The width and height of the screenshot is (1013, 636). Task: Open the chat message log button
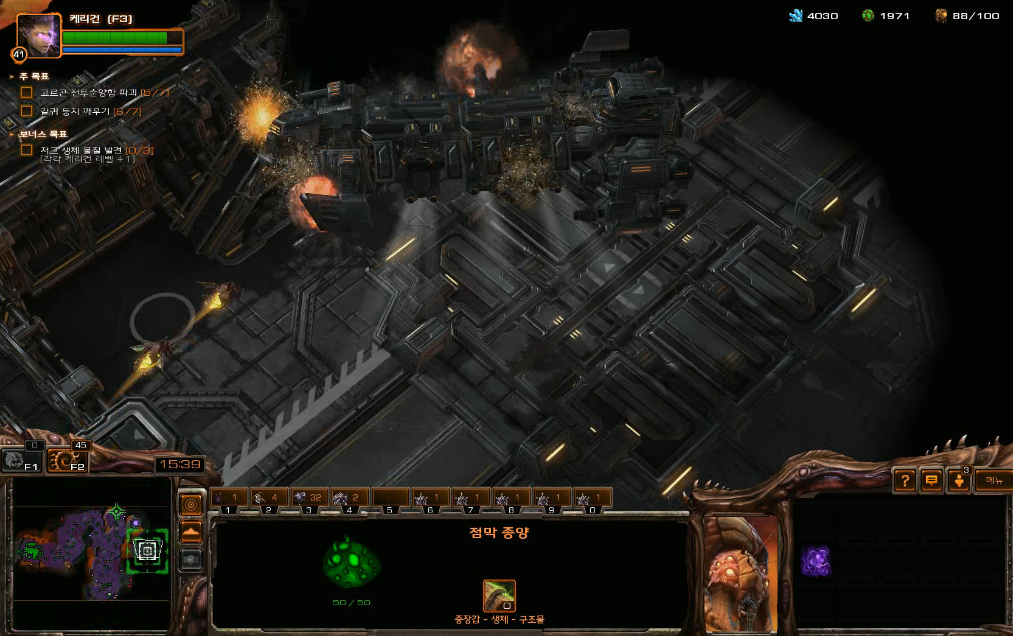click(931, 481)
